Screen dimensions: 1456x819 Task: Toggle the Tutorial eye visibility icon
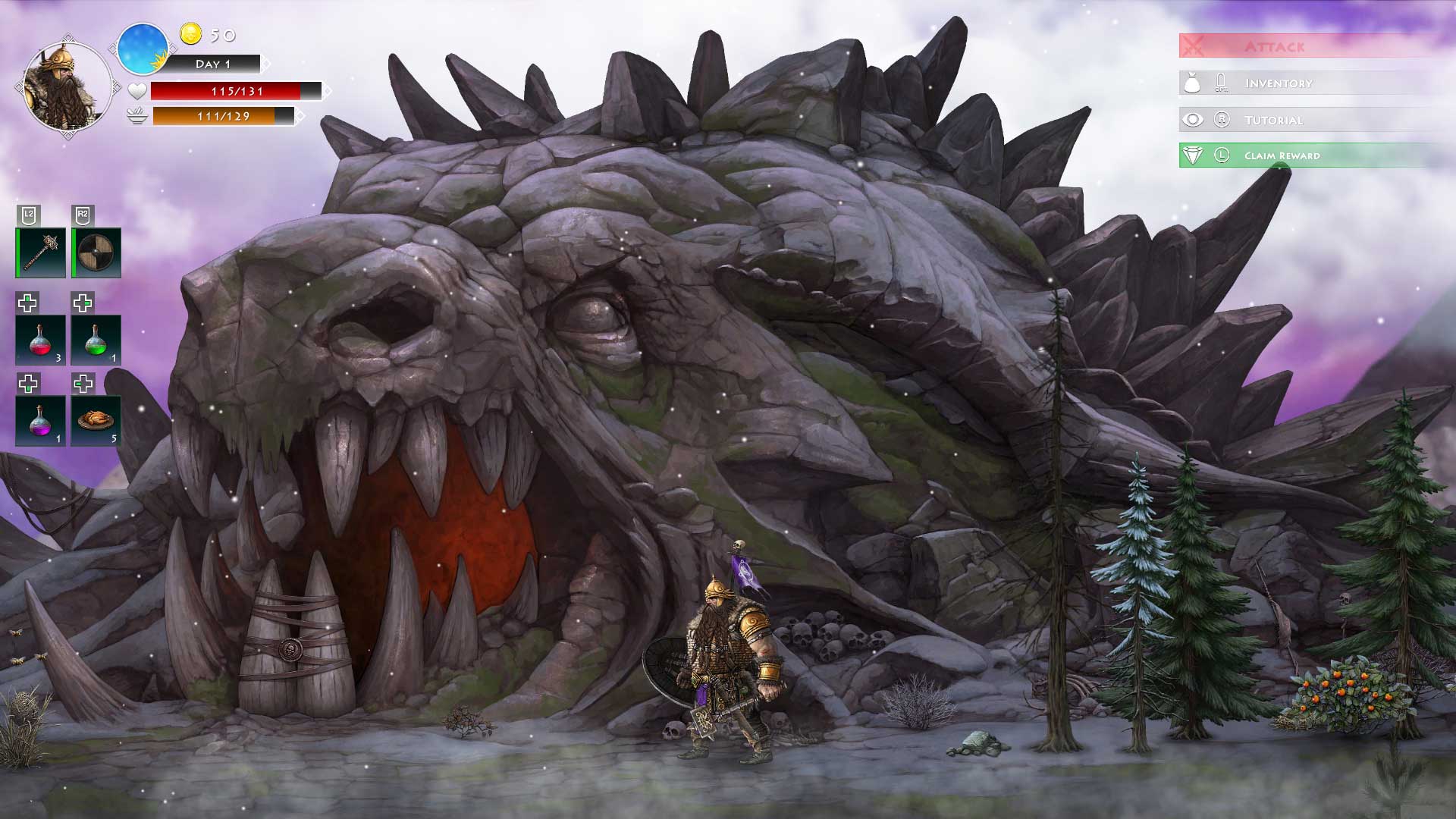pyautogui.click(x=1194, y=120)
